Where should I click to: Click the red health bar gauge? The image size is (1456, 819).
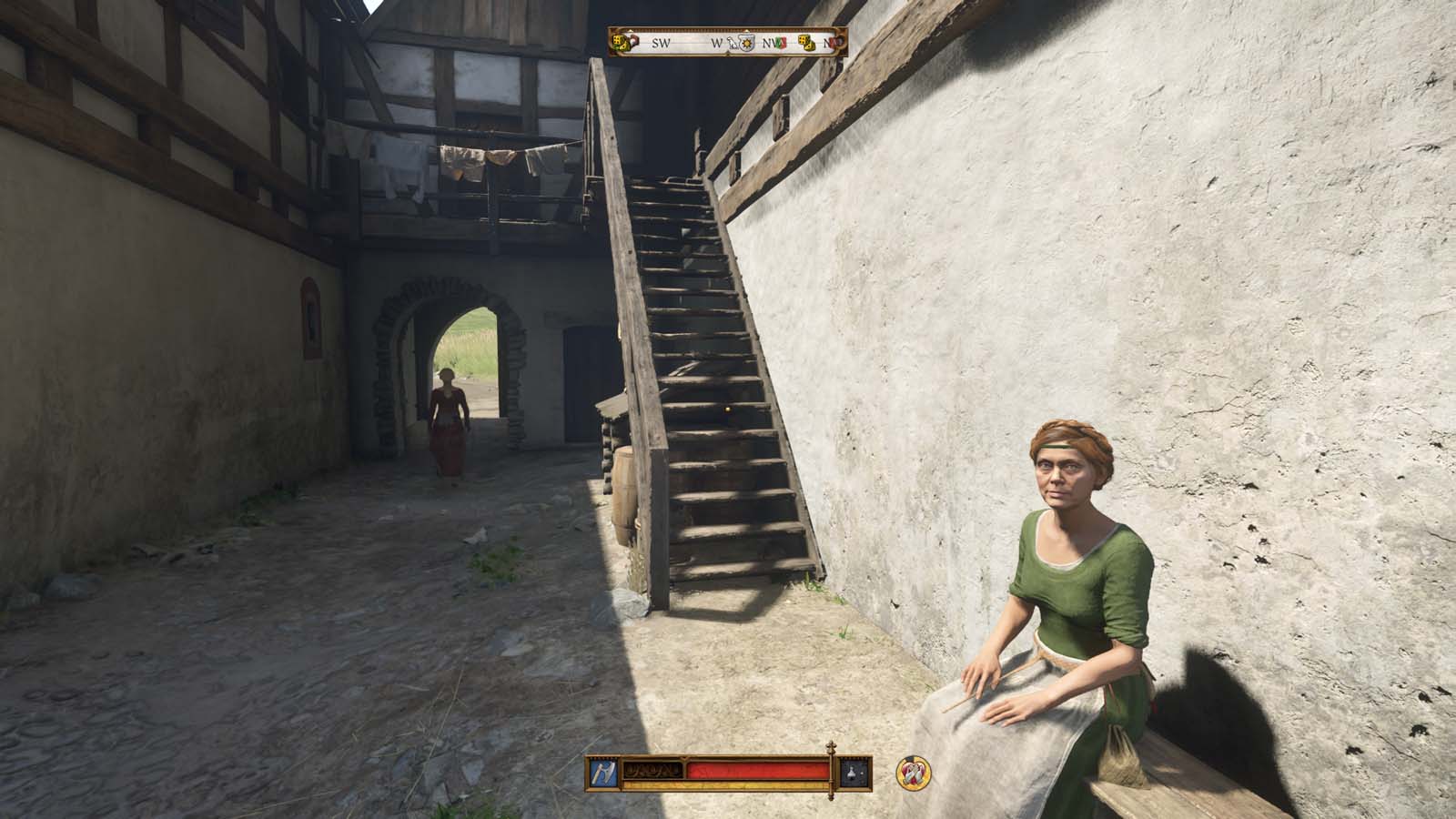point(755,768)
